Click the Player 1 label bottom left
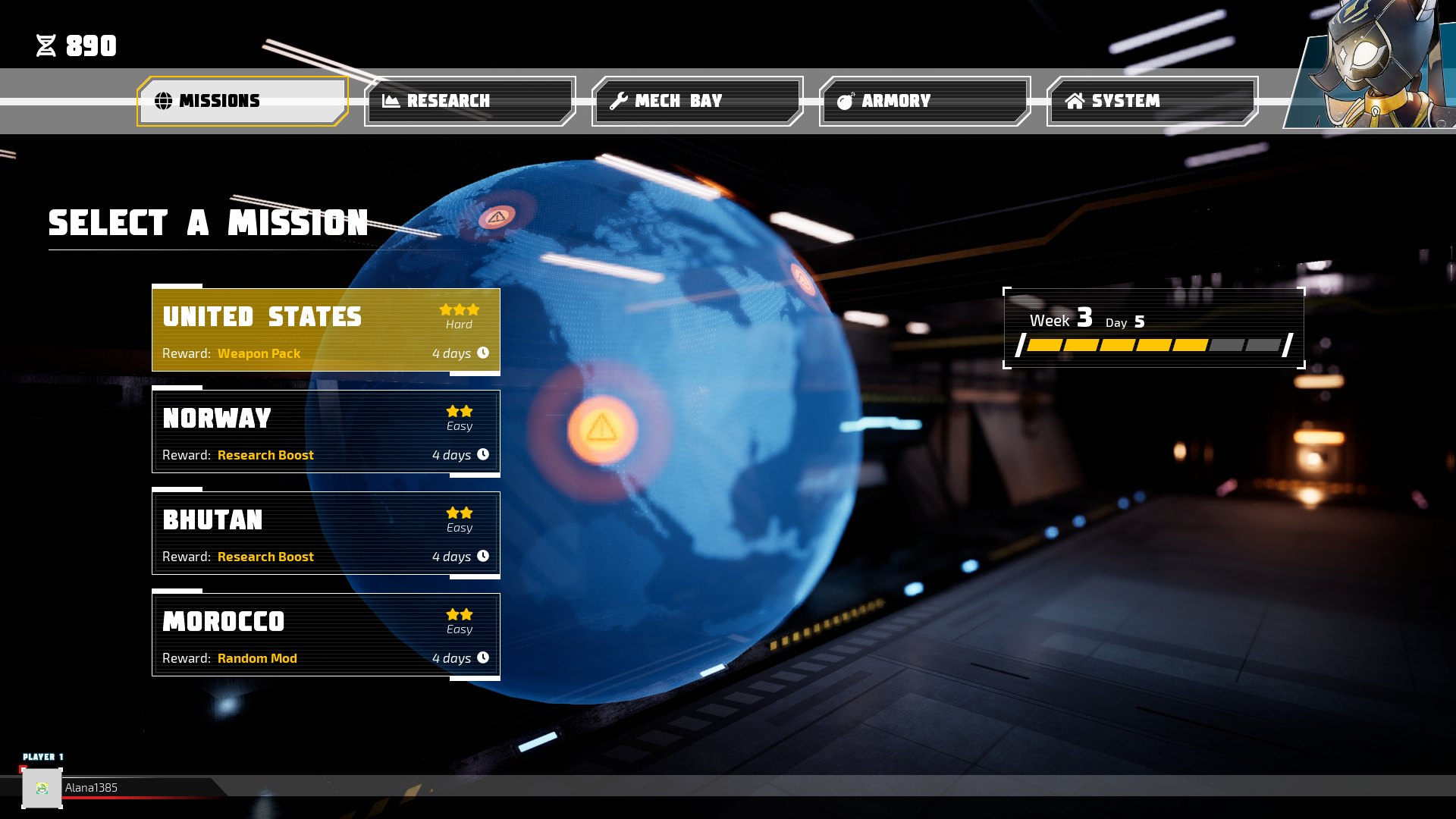This screenshot has width=1456, height=819. [x=42, y=756]
